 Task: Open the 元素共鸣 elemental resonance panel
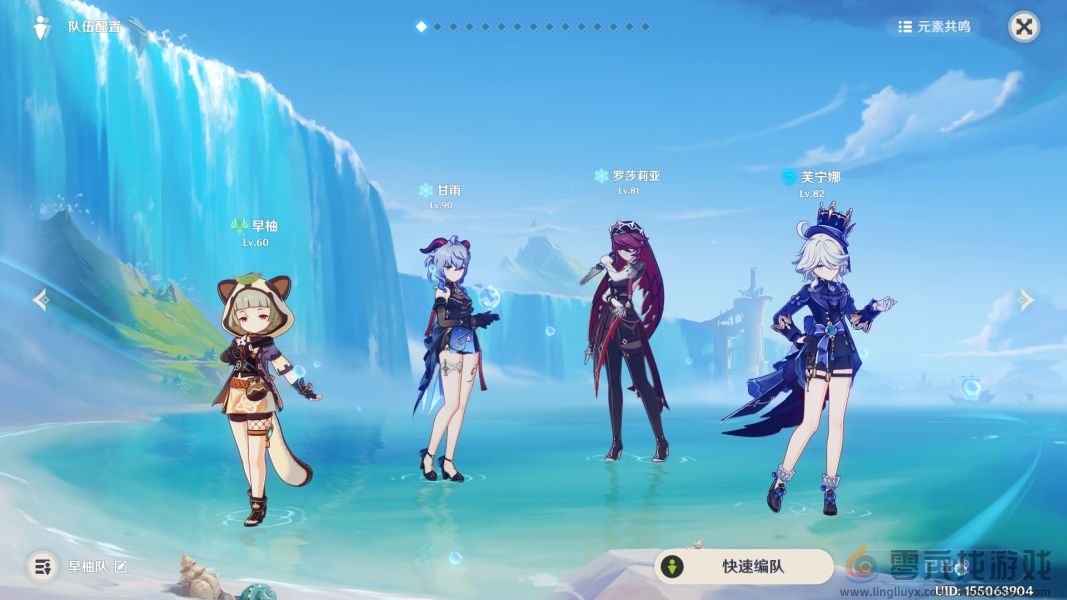pos(934,27)
